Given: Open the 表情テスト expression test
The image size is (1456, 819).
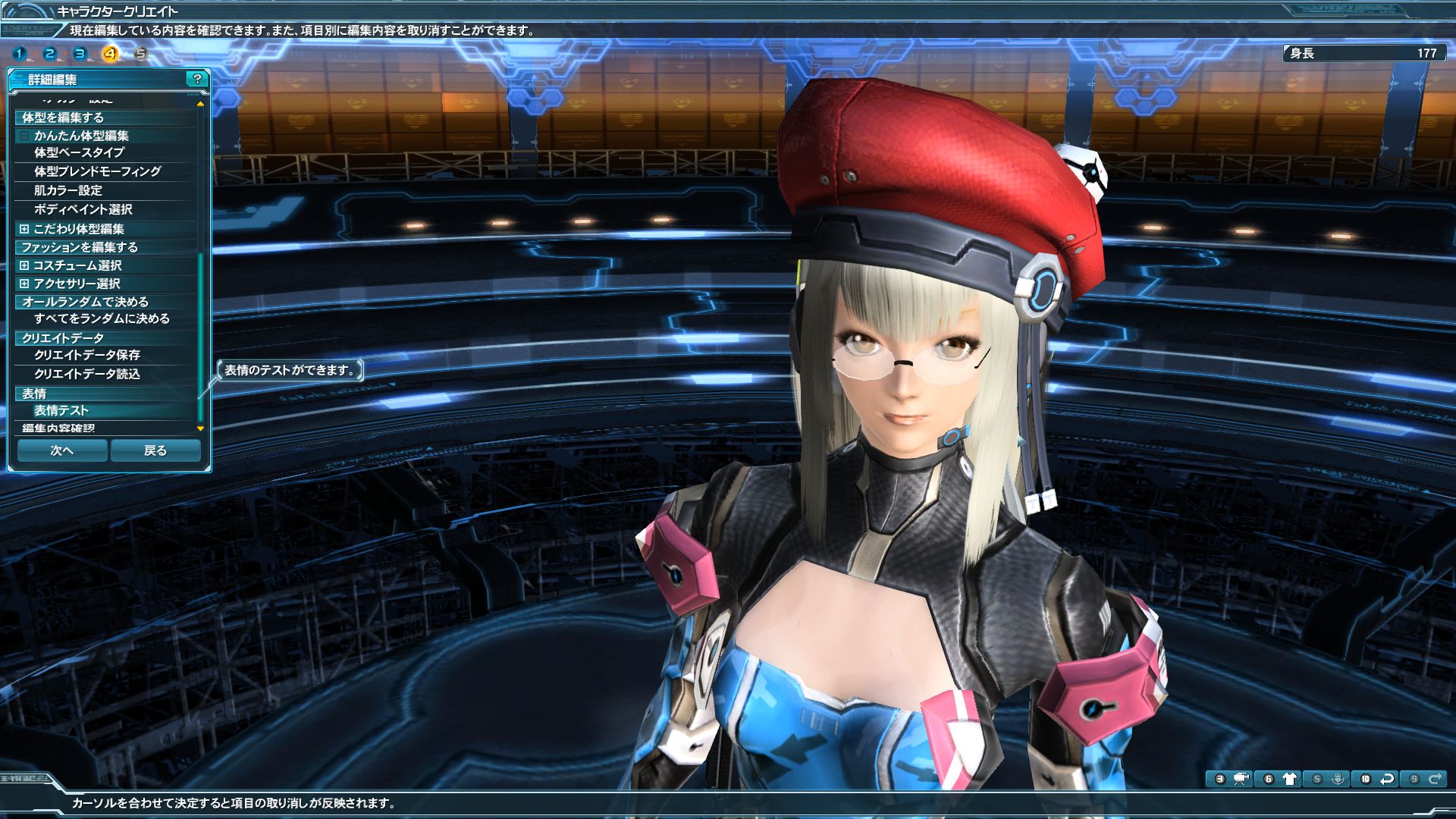Looking at the screenshot, I should coord(61,410).
